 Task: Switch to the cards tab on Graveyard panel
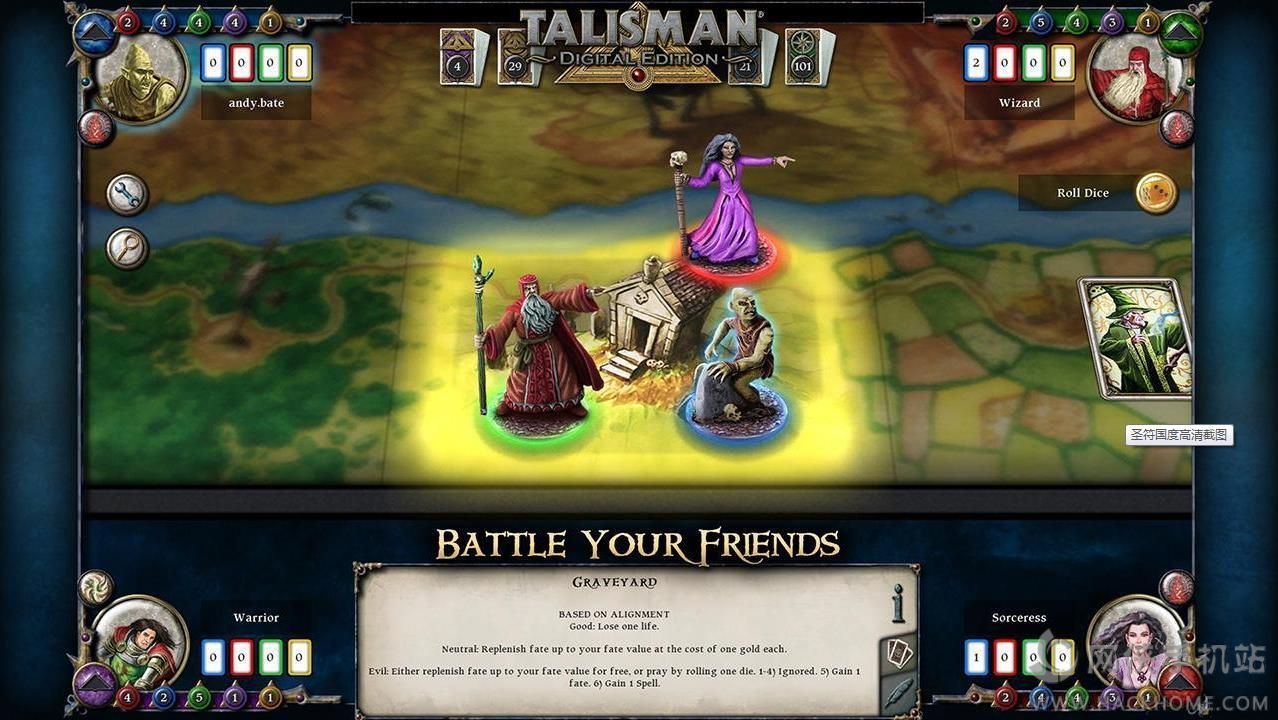[897, 652]
